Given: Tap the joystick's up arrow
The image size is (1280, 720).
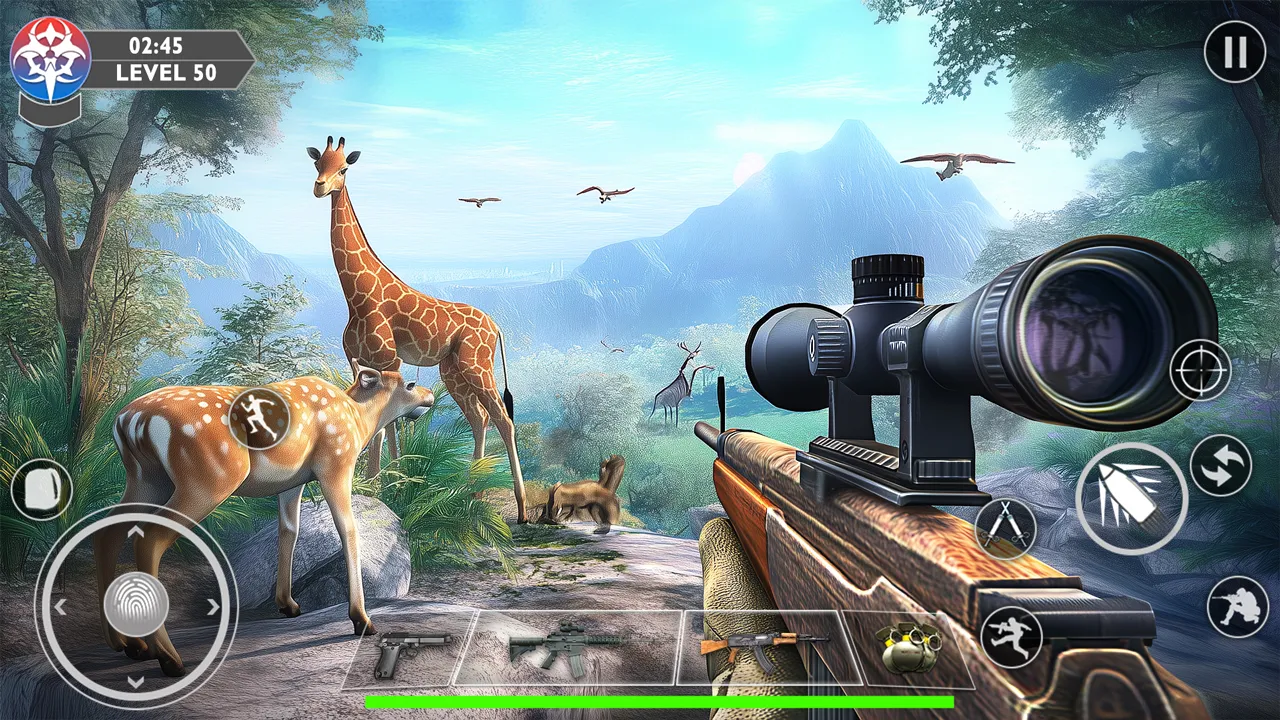Looking at the screenshot, I should pos(136,532).
